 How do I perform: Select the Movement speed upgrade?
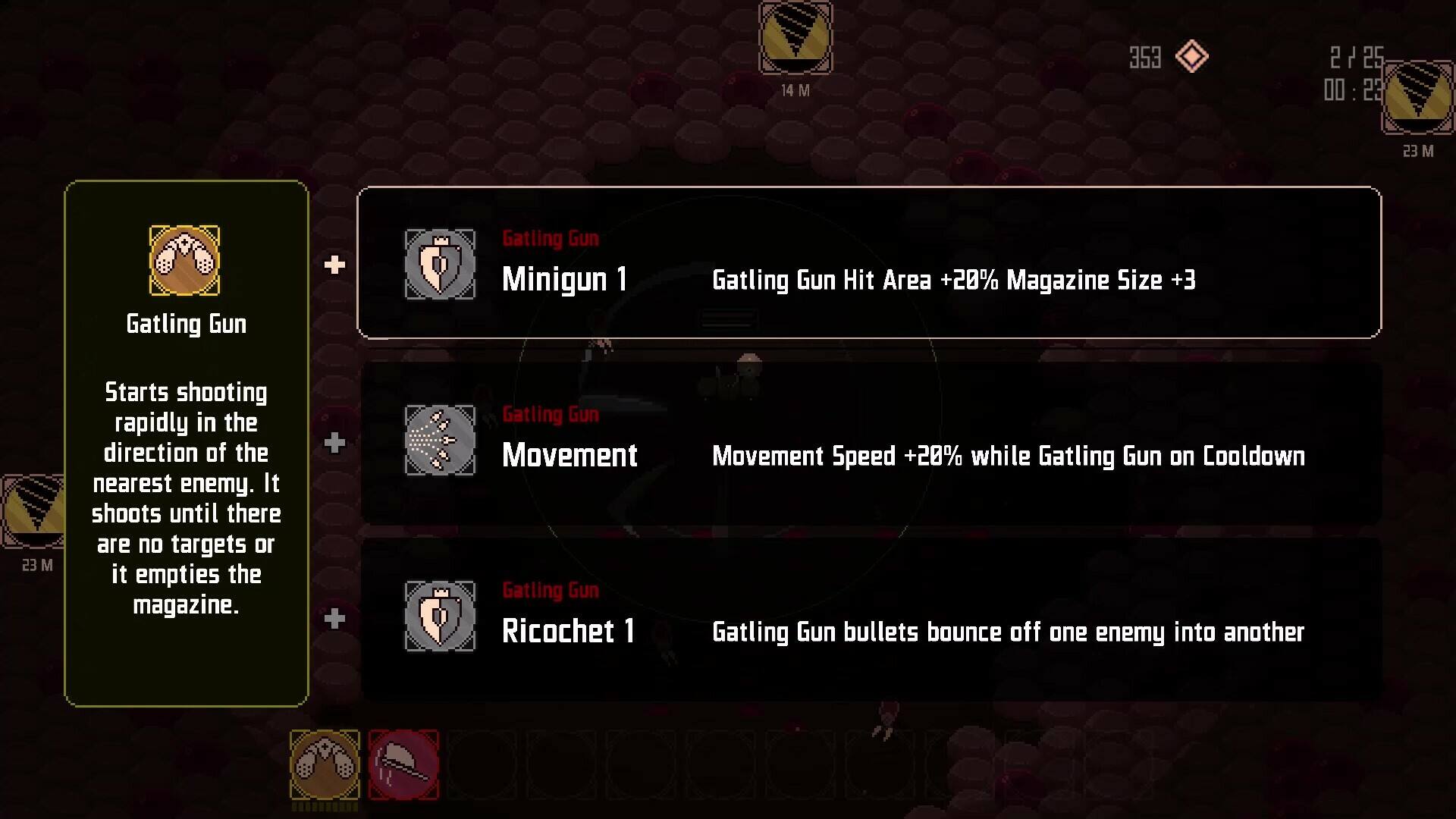pos(871,443)
